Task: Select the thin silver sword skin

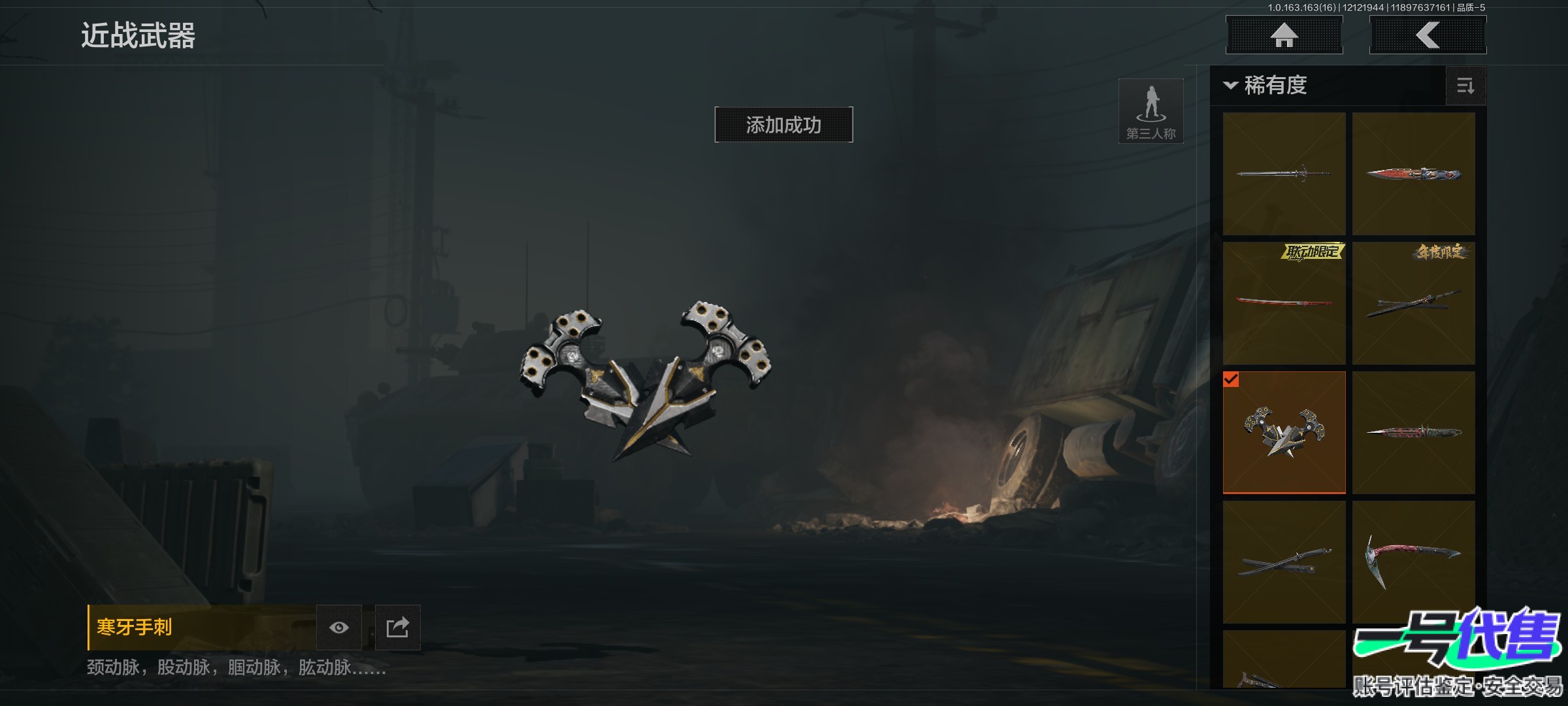Action: coord(1284,174)
